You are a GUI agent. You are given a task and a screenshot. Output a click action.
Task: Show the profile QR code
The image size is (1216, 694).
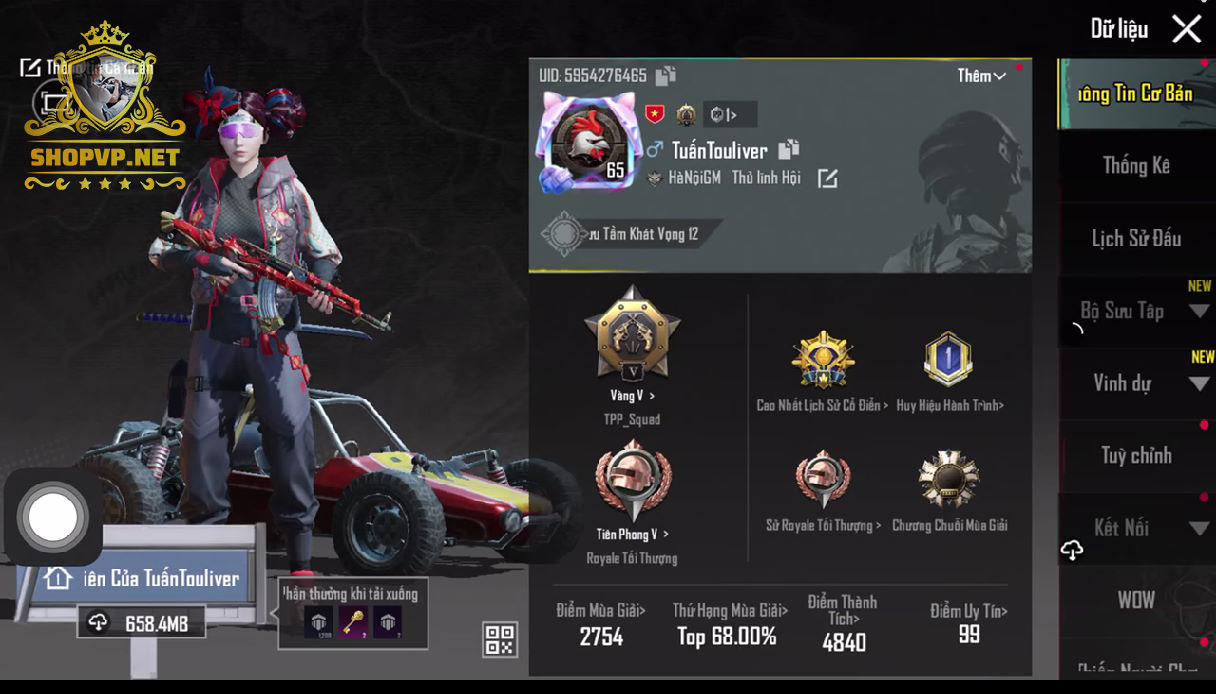(499, 639)
